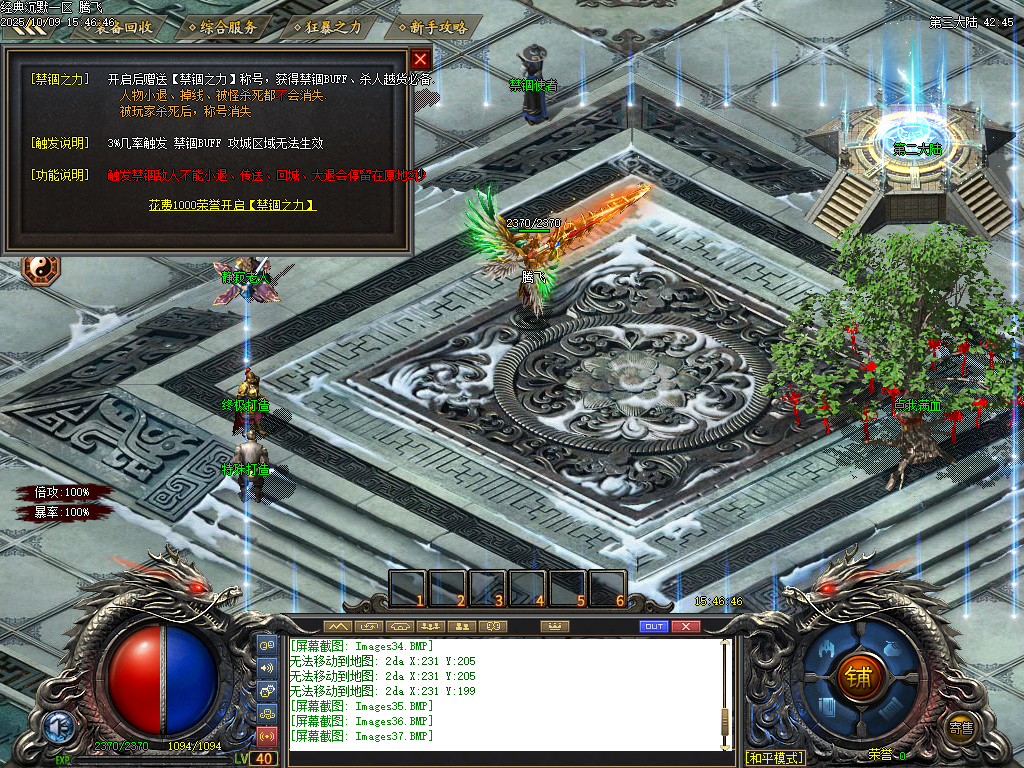Screen dimensions: 1024x768
Task: Close the 禁锢之力 dialog with the red X
Action: click(x=421, y=59)
